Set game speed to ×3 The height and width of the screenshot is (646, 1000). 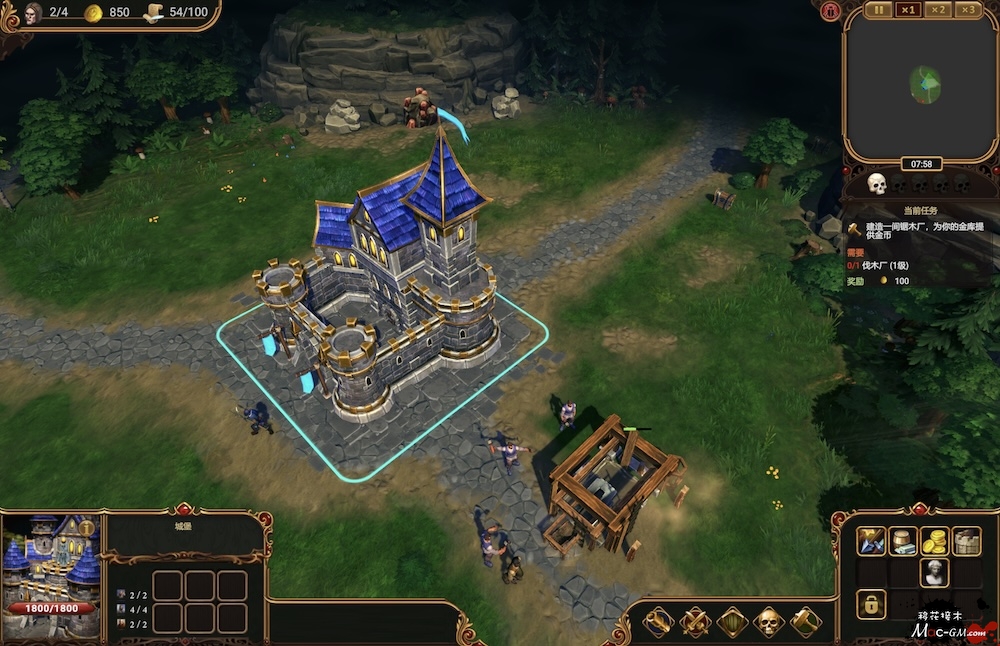click(967, 10)
